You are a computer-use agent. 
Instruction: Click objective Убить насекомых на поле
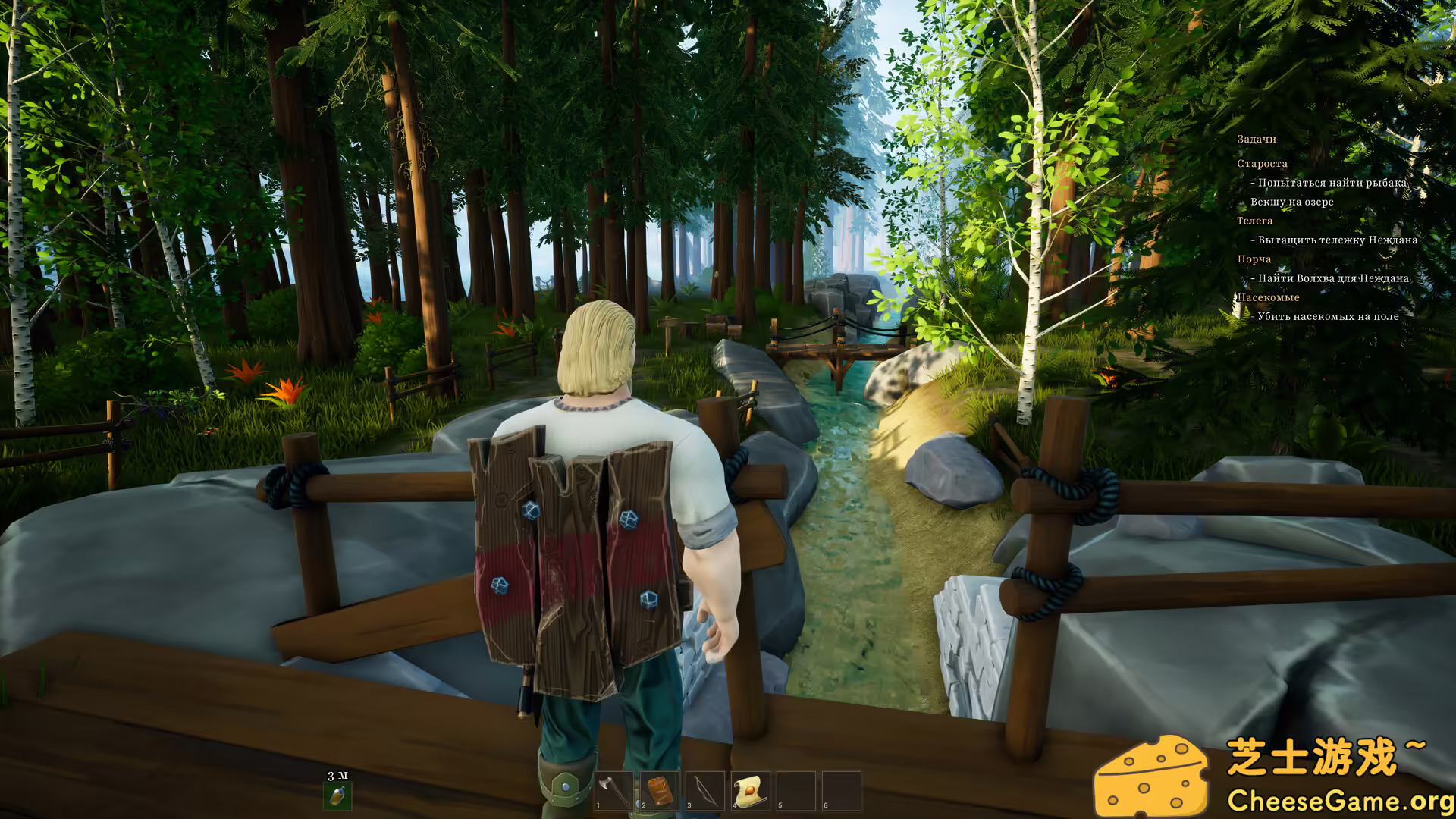1328,316
